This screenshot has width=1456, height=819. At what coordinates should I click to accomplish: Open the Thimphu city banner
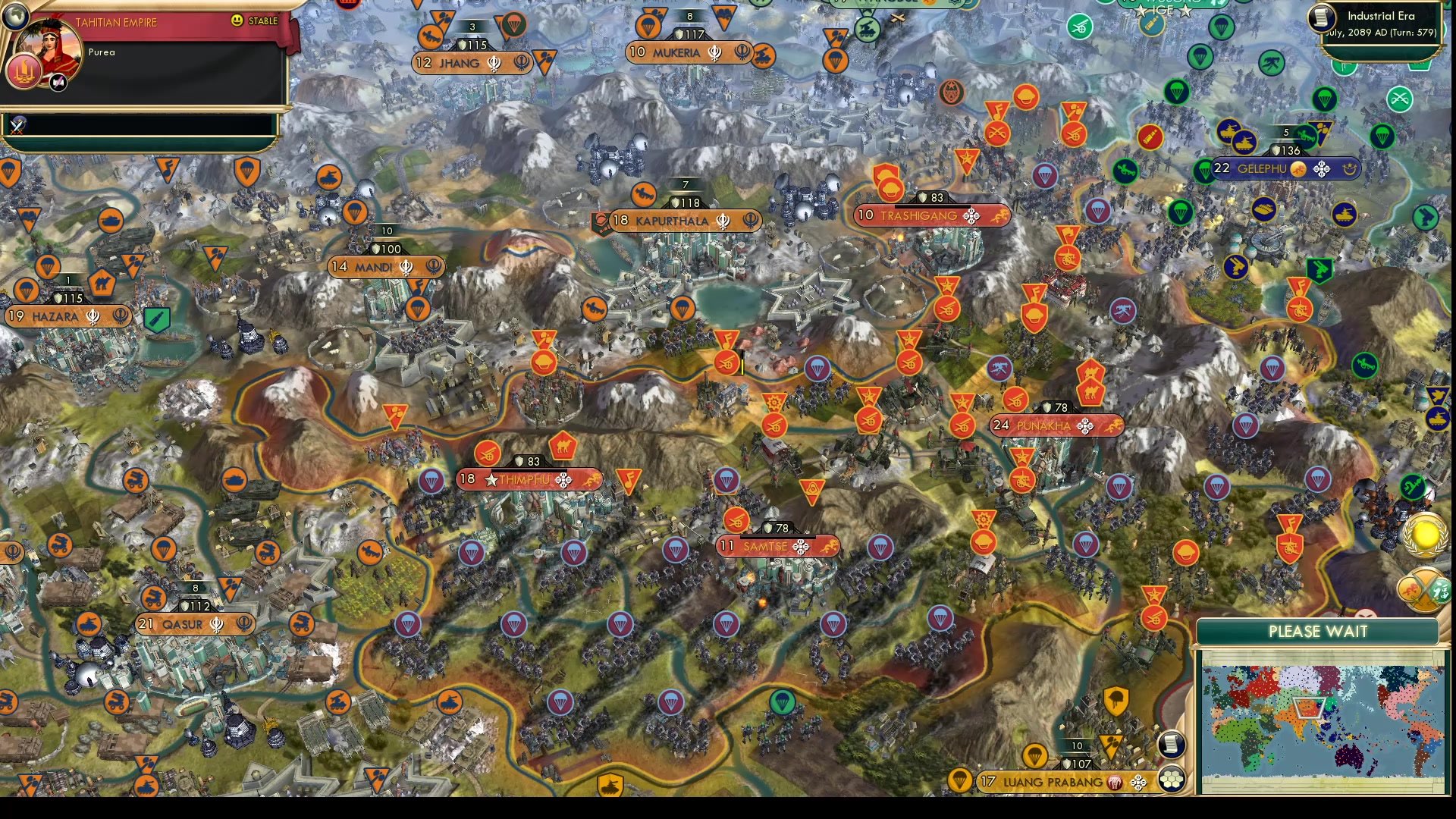529,479
